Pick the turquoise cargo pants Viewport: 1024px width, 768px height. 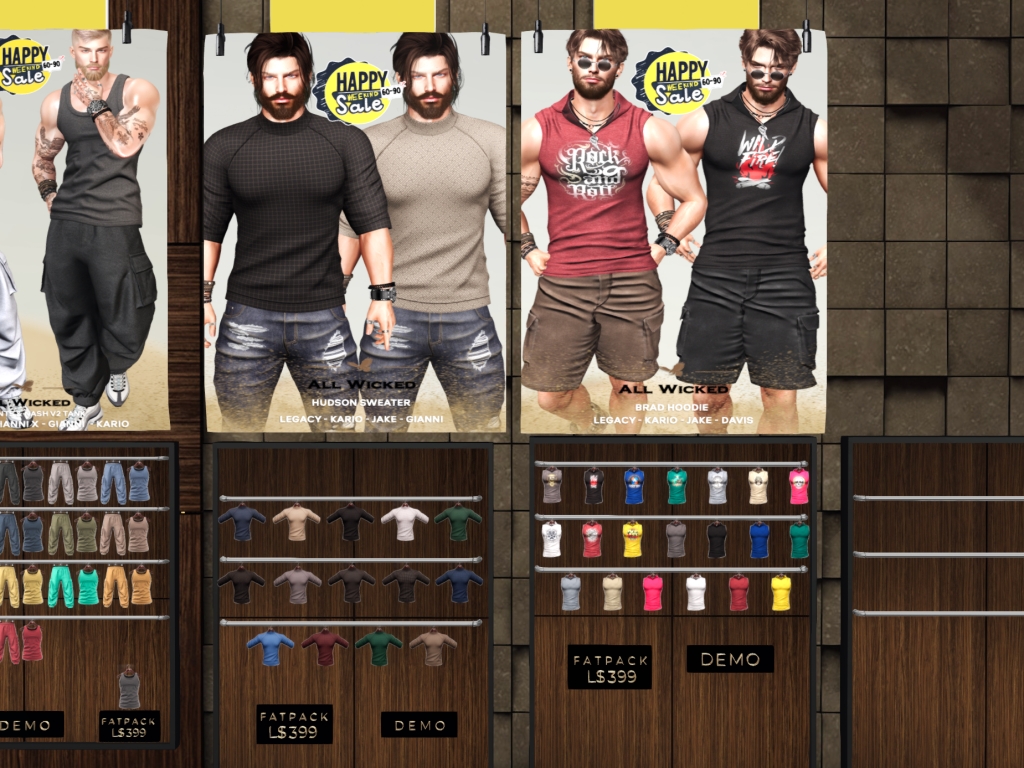tap(60, 586)
